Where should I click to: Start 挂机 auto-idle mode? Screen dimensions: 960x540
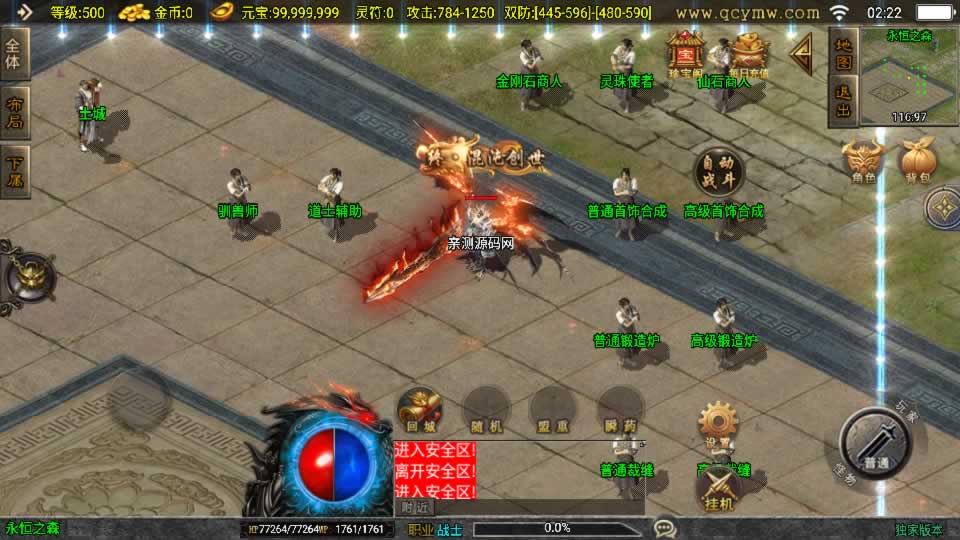click(718, 486)
